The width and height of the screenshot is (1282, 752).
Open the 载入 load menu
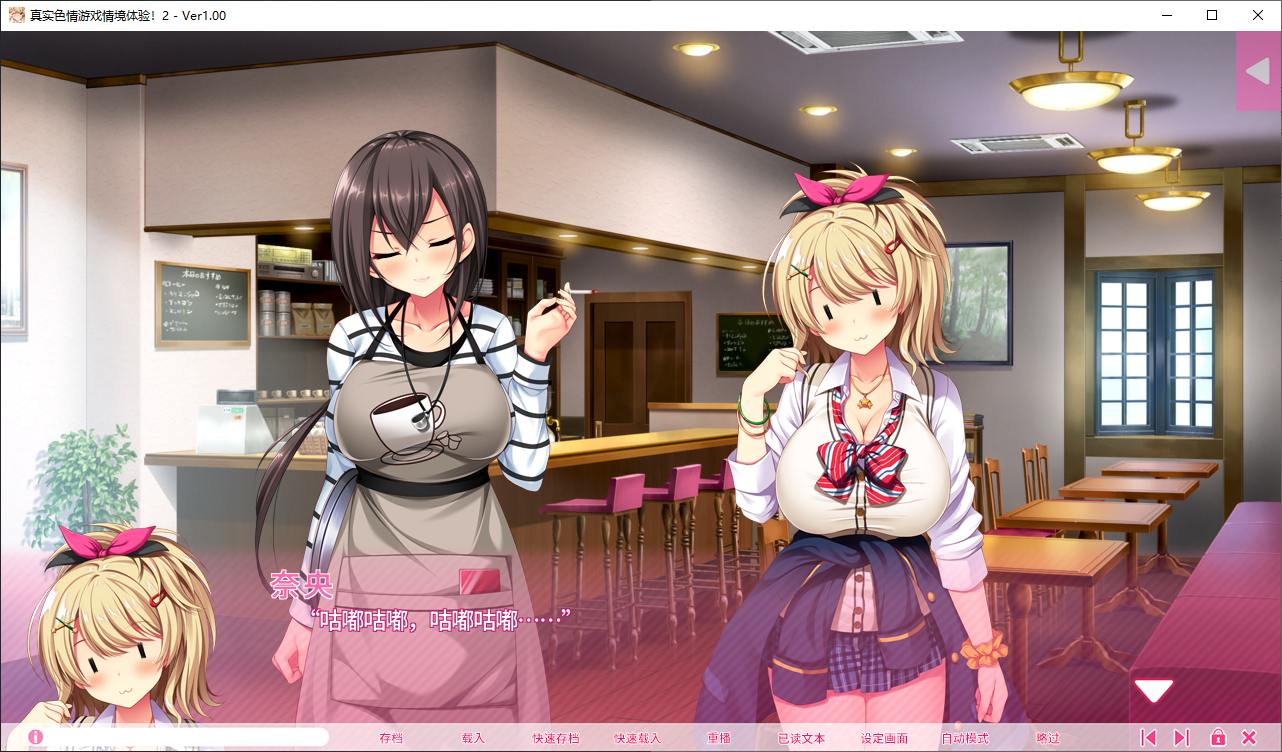(473, 738)
